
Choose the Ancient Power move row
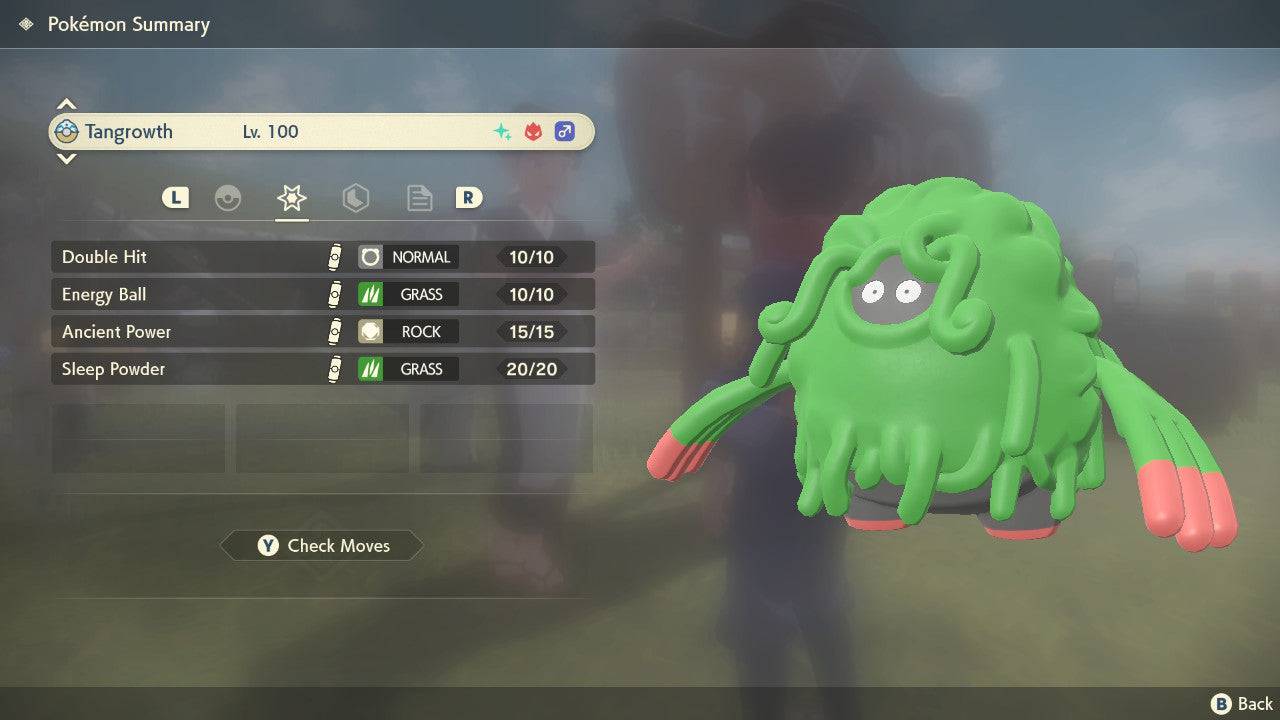click(322, 332)
